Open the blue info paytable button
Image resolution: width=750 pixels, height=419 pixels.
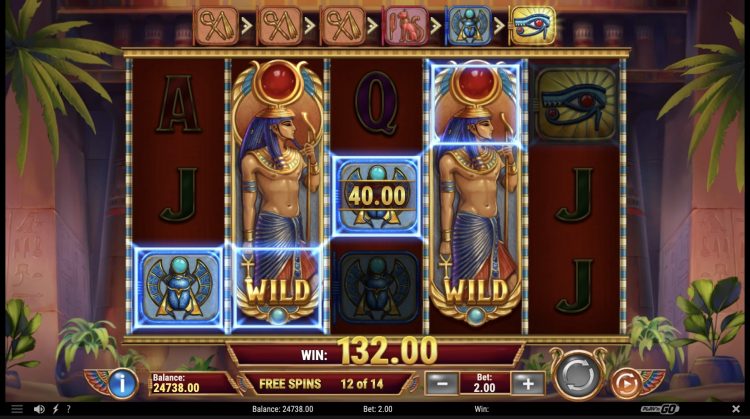click(x=123, y=382)
